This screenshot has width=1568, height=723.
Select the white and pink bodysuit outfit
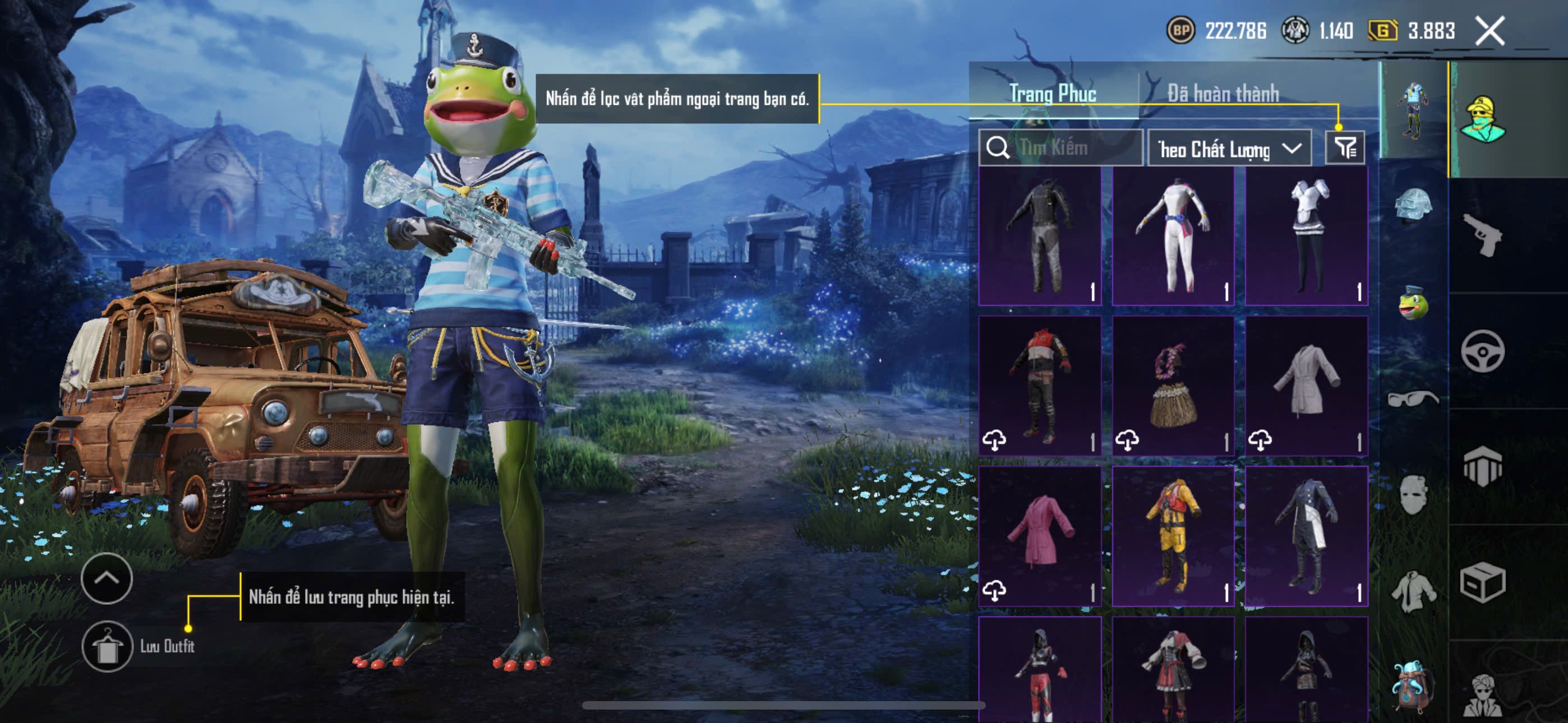coord(1173,237)
